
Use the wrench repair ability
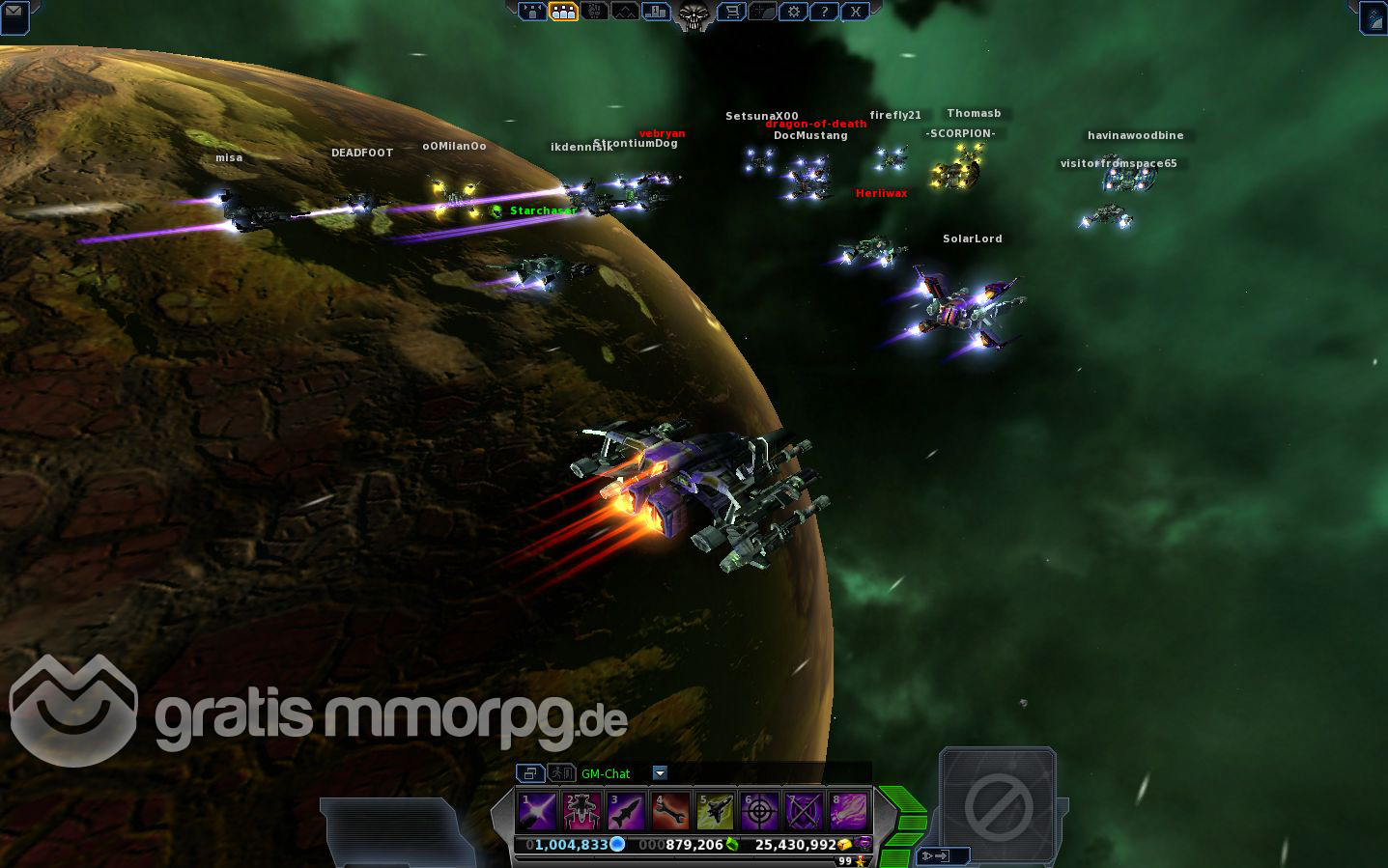coord(670,811)
